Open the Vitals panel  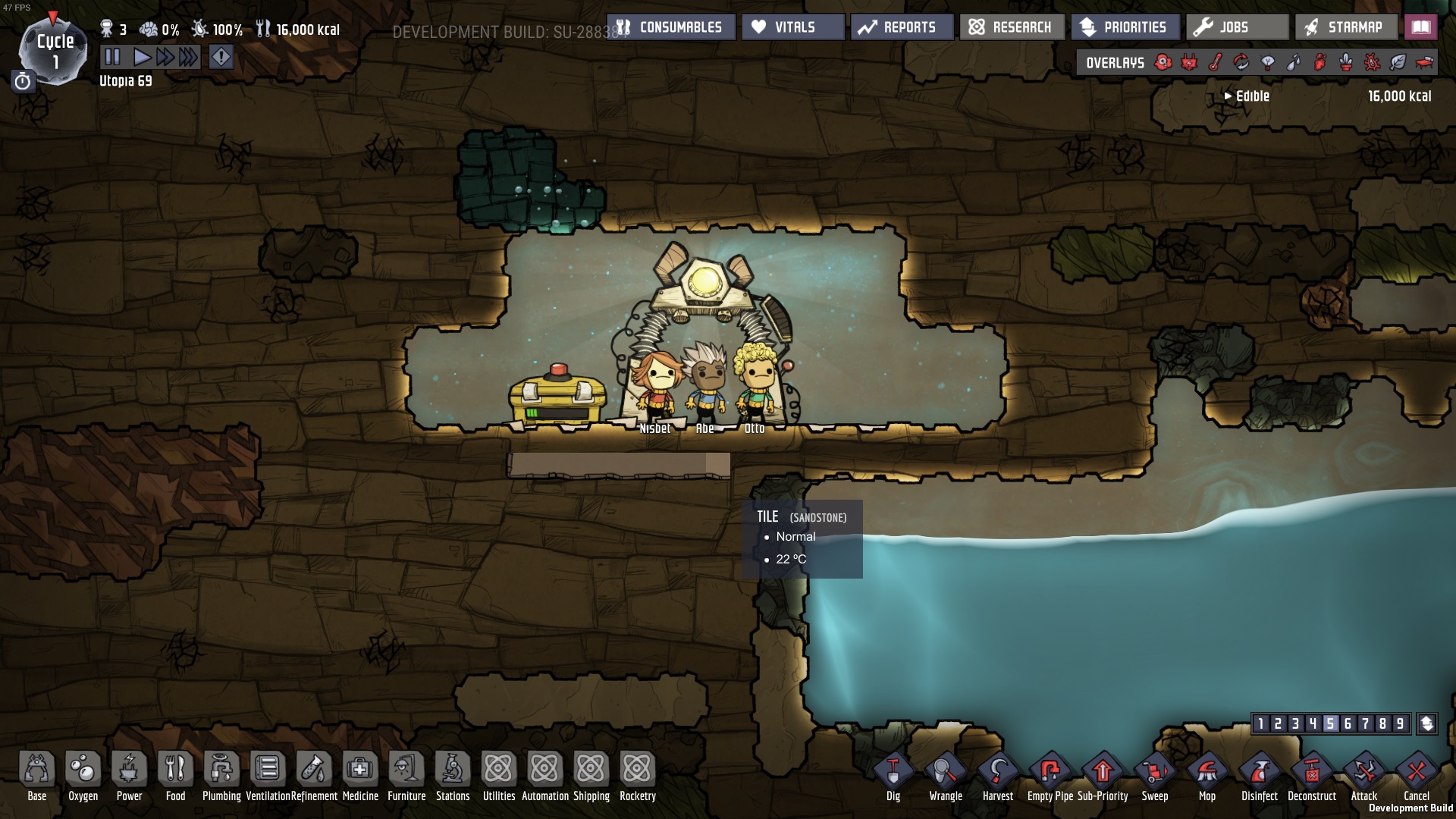(793, 27)
